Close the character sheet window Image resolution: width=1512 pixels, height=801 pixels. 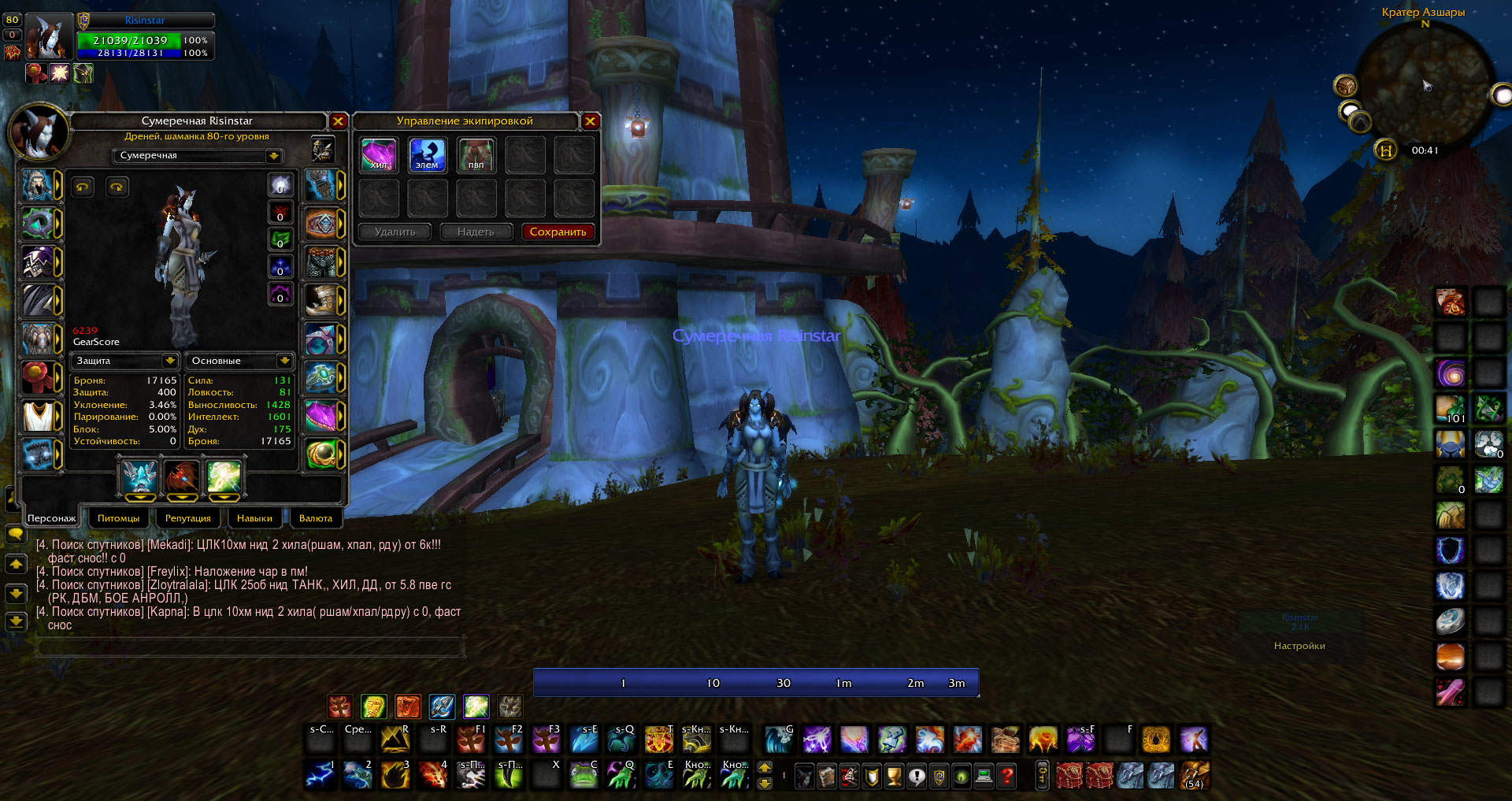pyautogui.click(x=338, y=121)
